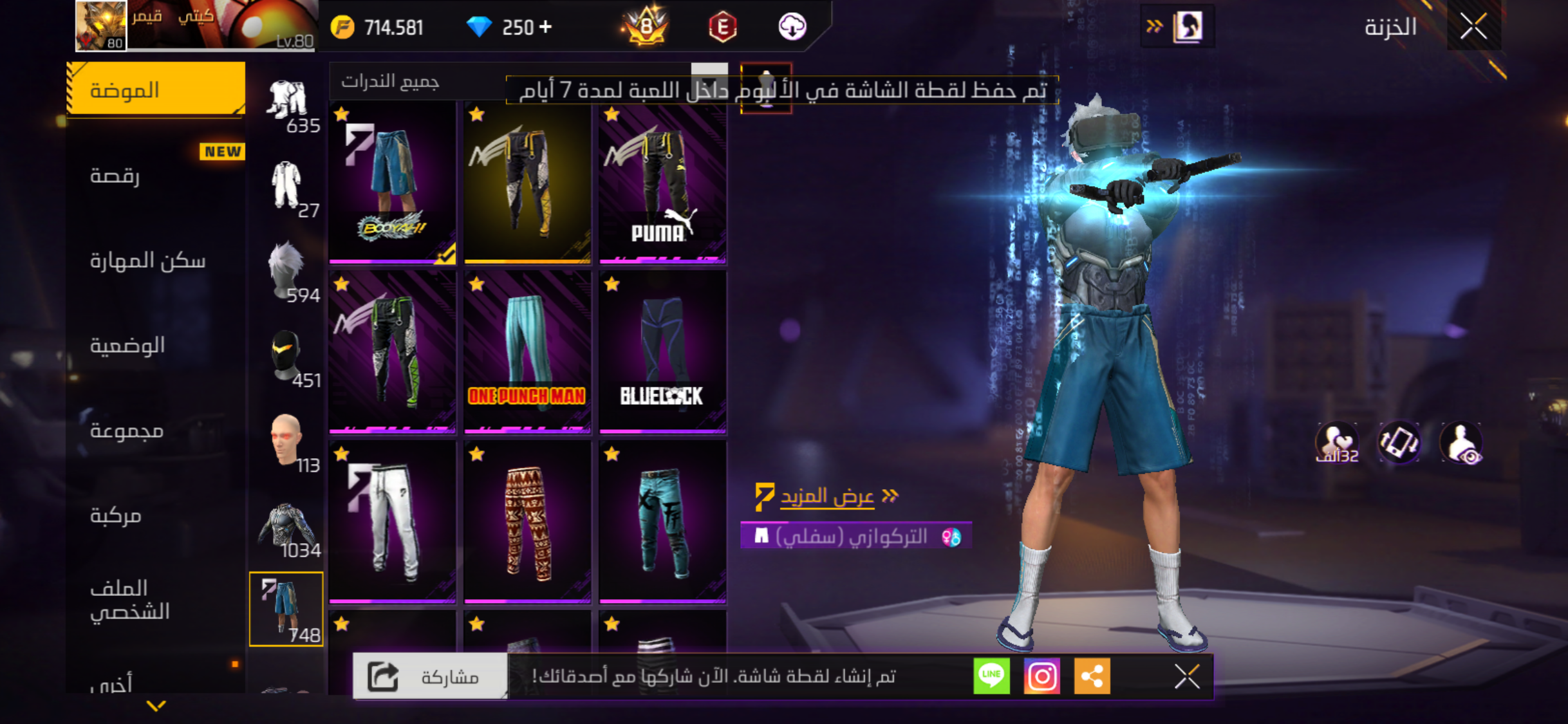Viewport: 1568px width, 724px height.
Task: Select the mask category icon labeled 451
Action: point(286,354)
